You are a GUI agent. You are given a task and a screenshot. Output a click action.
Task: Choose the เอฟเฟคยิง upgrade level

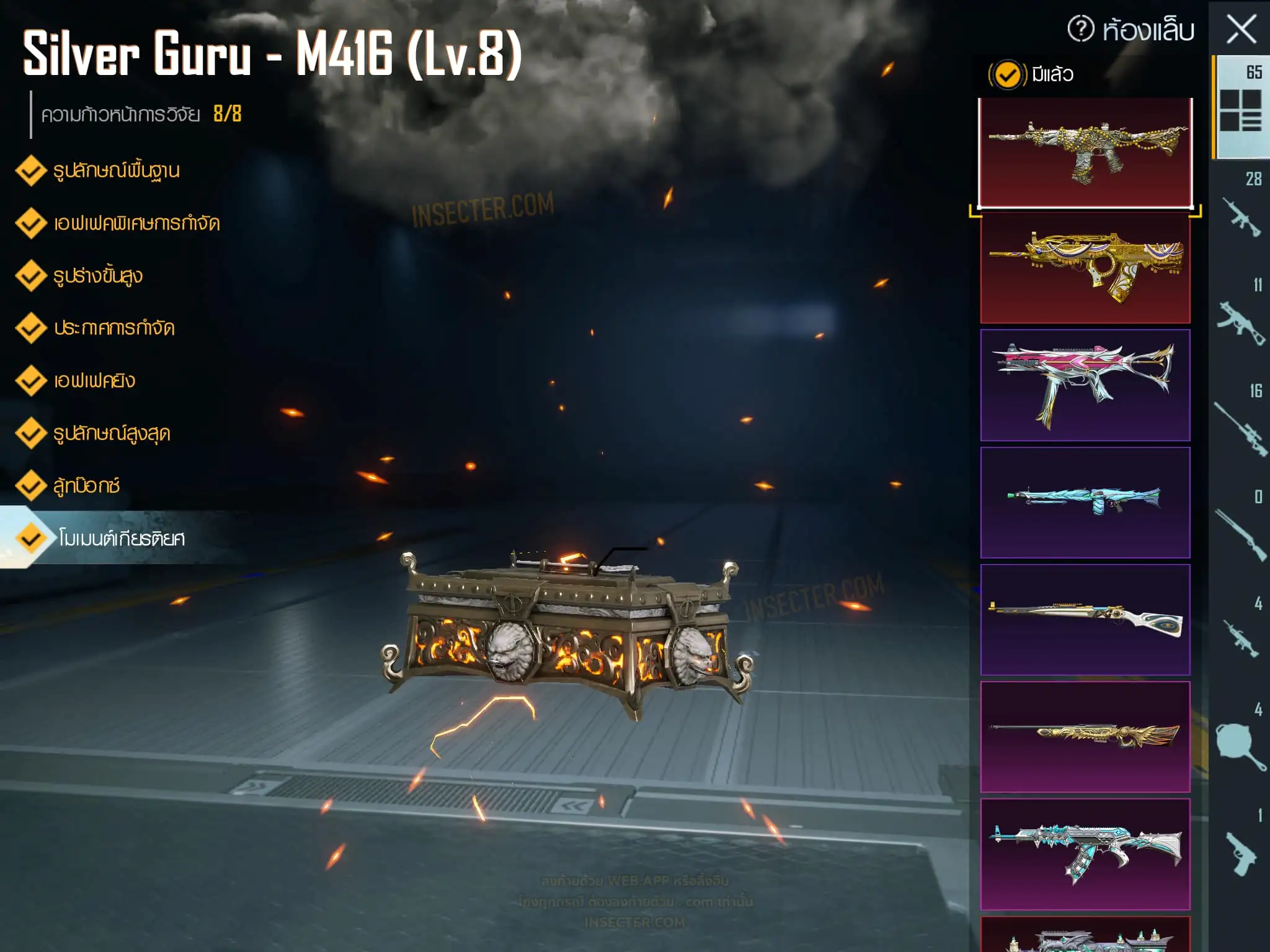click(x=94, y=381)
